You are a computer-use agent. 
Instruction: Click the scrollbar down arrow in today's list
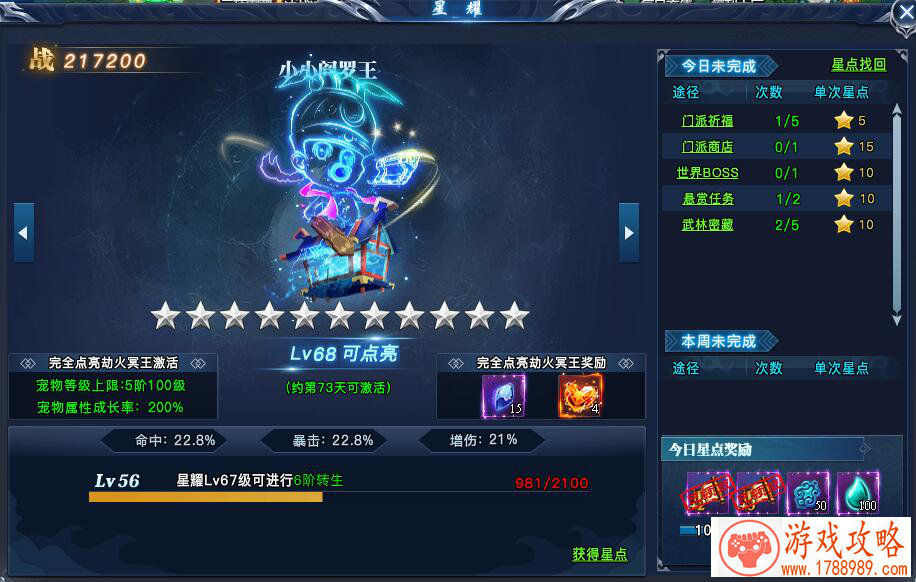coord(897,320)
